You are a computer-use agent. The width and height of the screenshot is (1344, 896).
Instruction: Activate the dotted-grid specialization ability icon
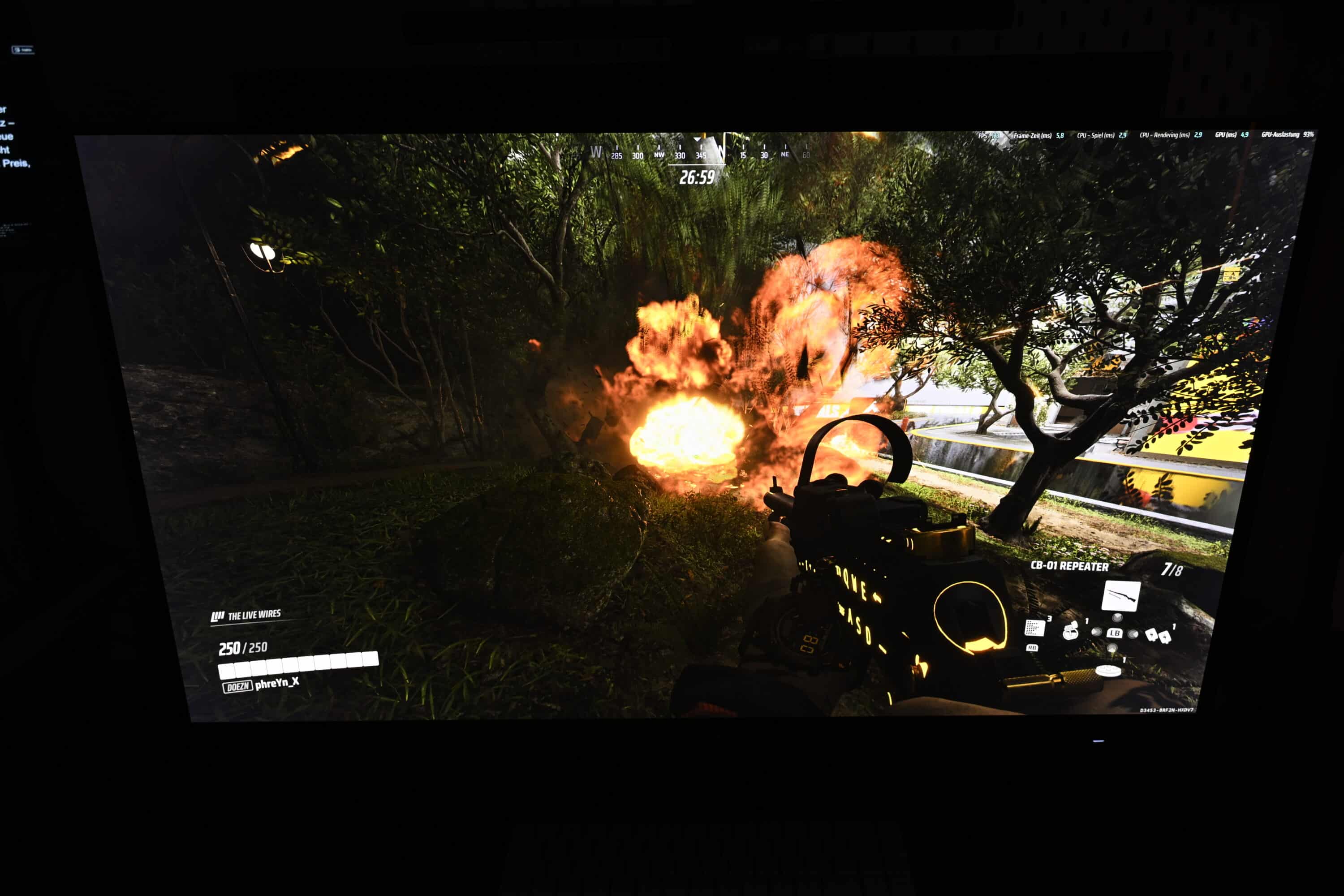pos(1034,628)
